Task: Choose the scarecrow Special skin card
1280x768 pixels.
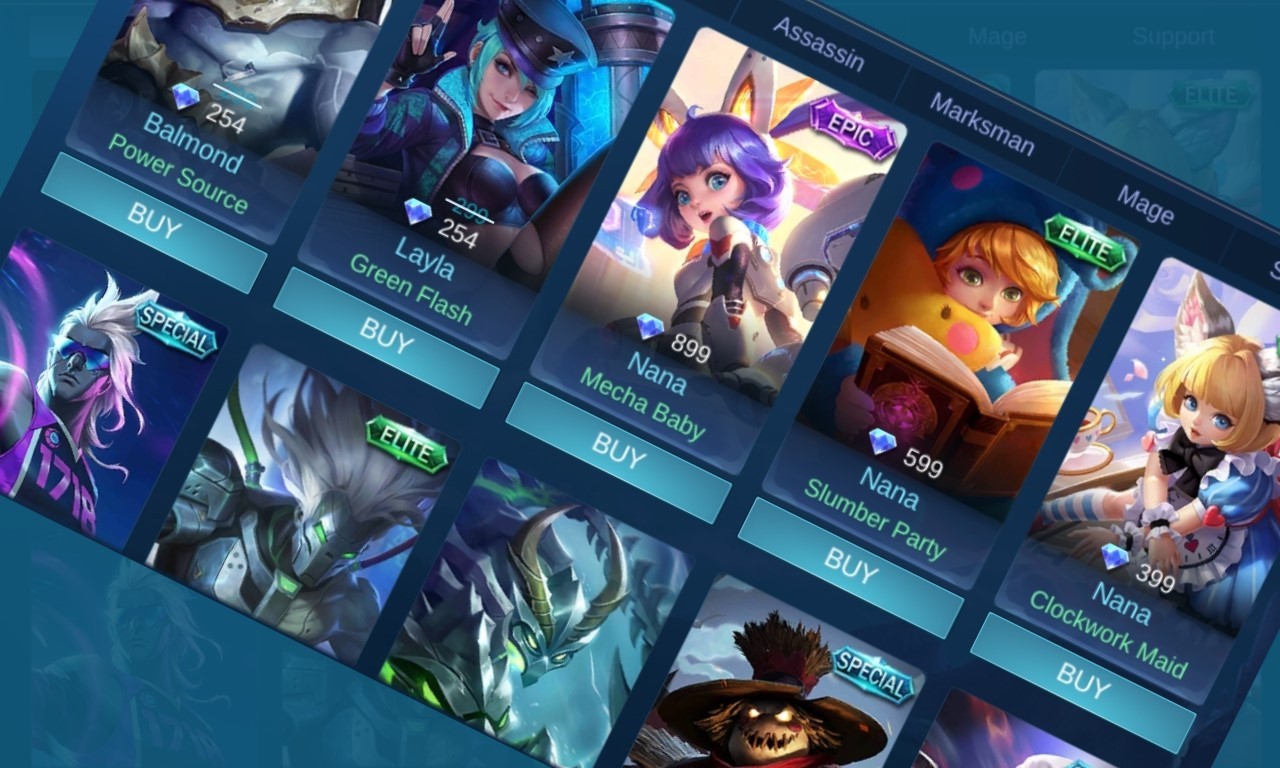Action: click(780, 690)
